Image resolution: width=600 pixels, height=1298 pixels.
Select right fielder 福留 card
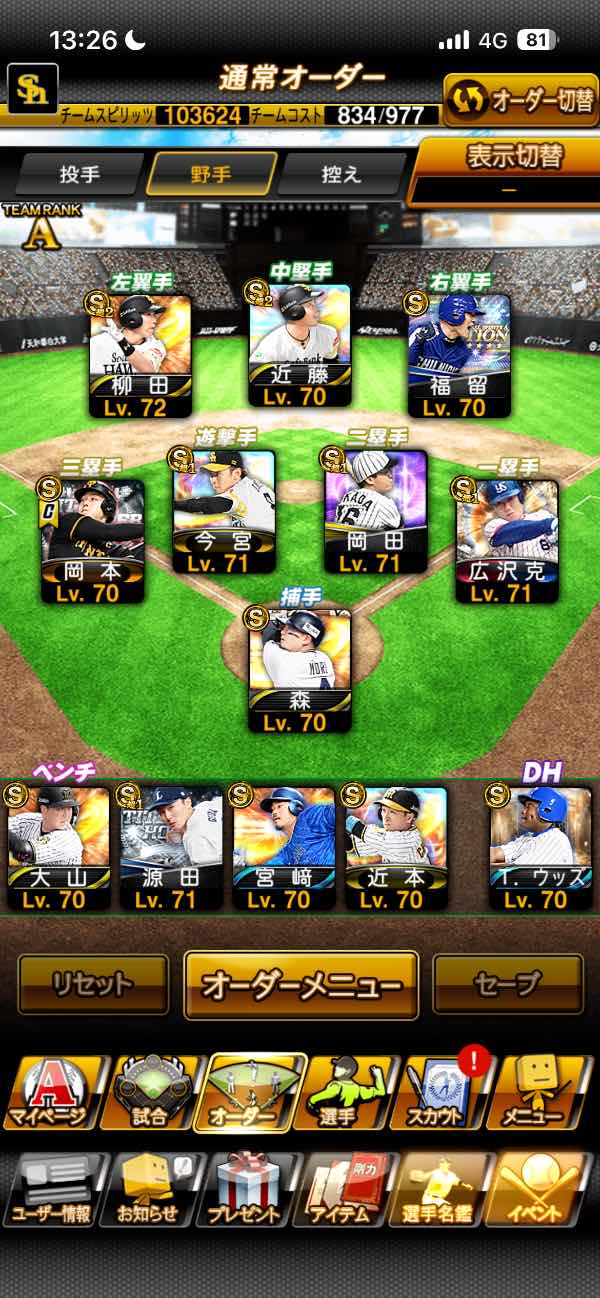tap(460, 356)
